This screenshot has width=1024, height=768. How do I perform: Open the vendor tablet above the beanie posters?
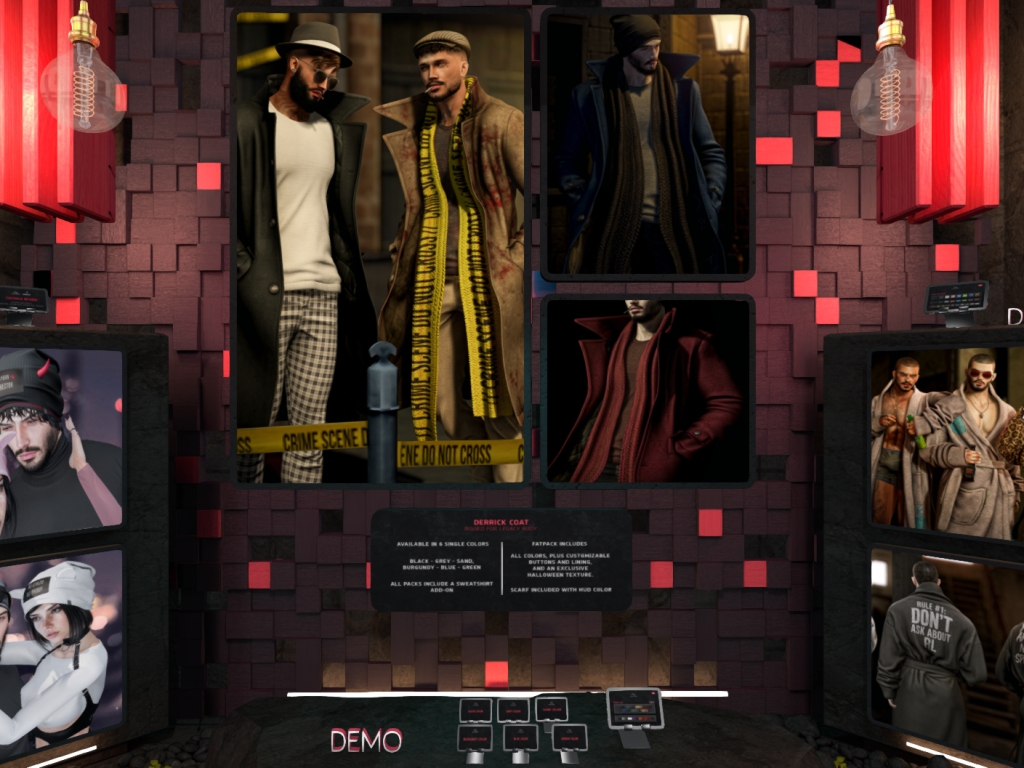(23, 300)
